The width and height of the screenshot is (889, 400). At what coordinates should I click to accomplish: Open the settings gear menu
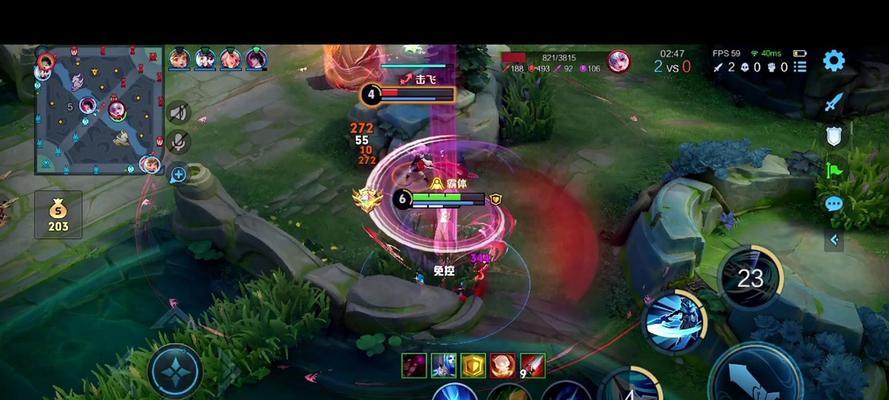tap(834, 61)
